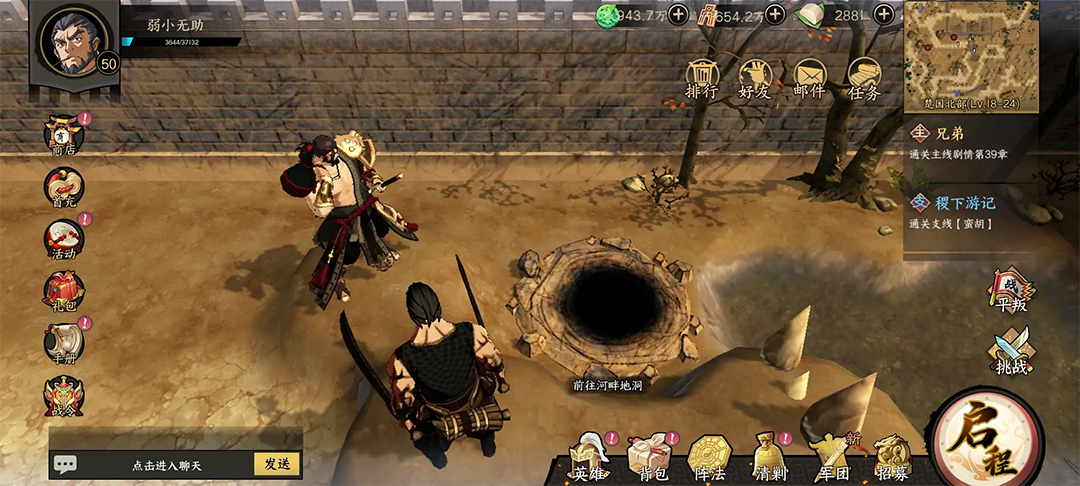
Task: Open the 排行 rankings
Action: 702,78
